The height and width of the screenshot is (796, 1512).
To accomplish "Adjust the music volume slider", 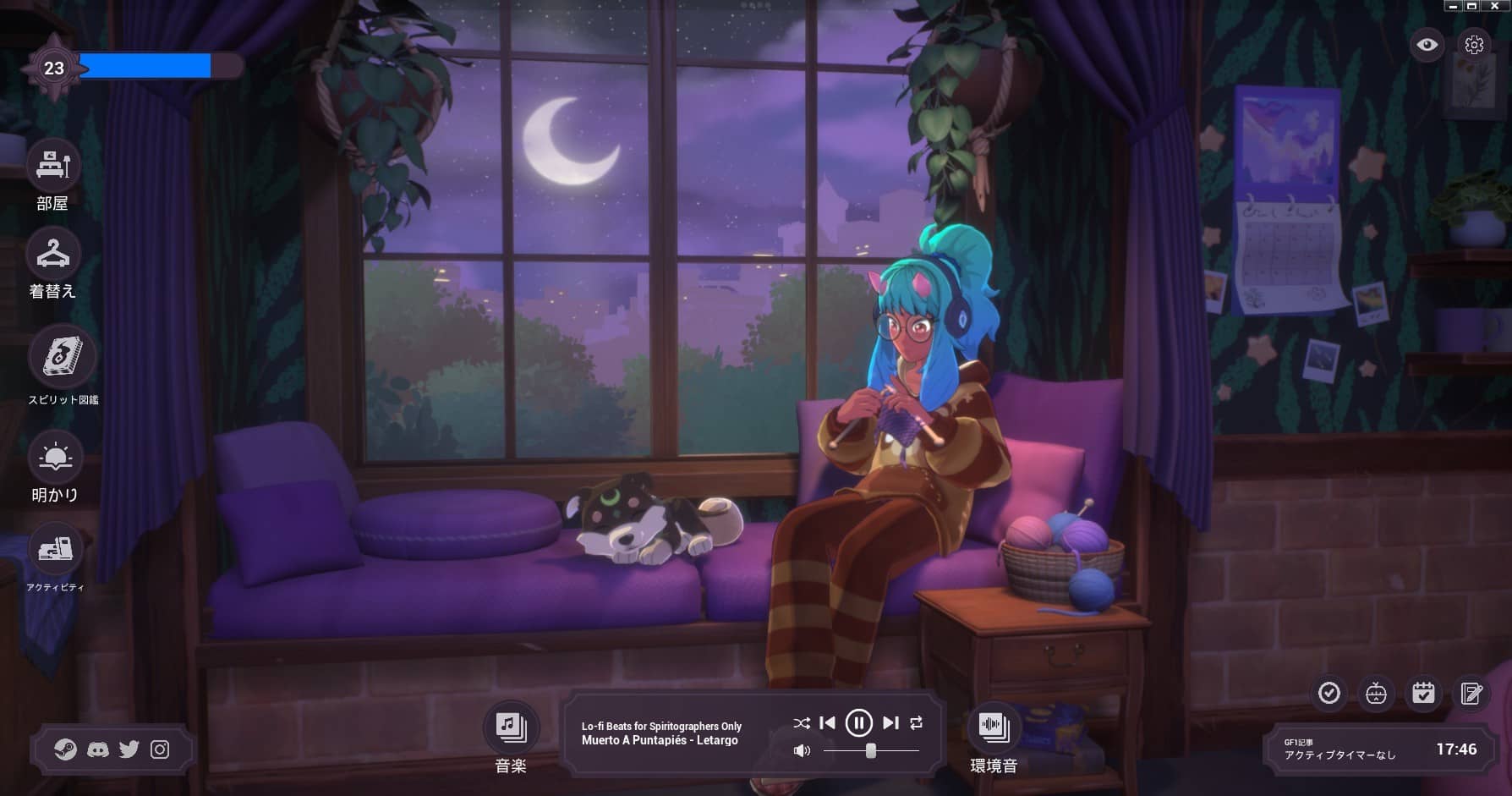I will [x=871, y=750].
